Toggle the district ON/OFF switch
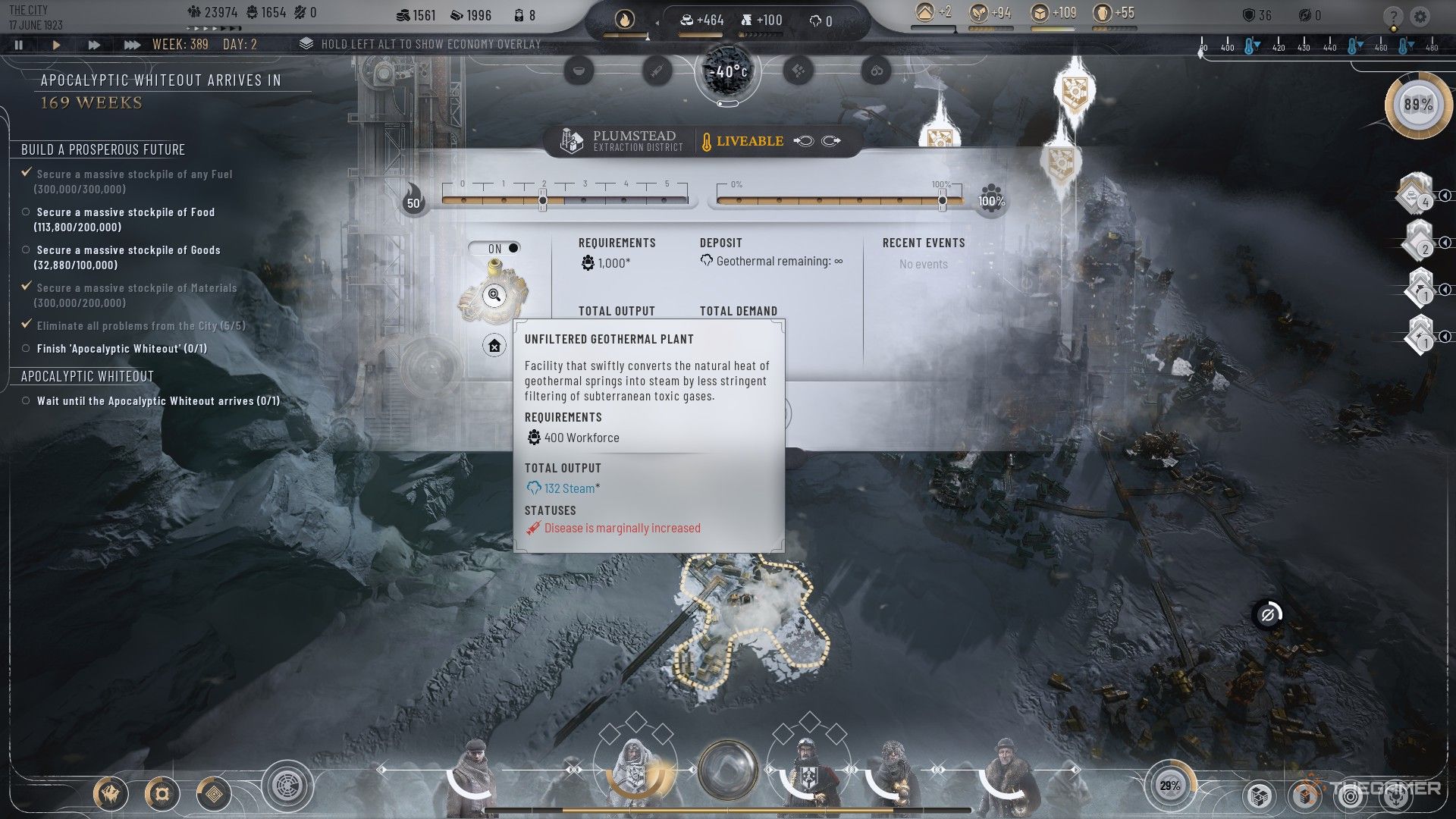Screen dimensions: 1456x819 tap(494, 248)
